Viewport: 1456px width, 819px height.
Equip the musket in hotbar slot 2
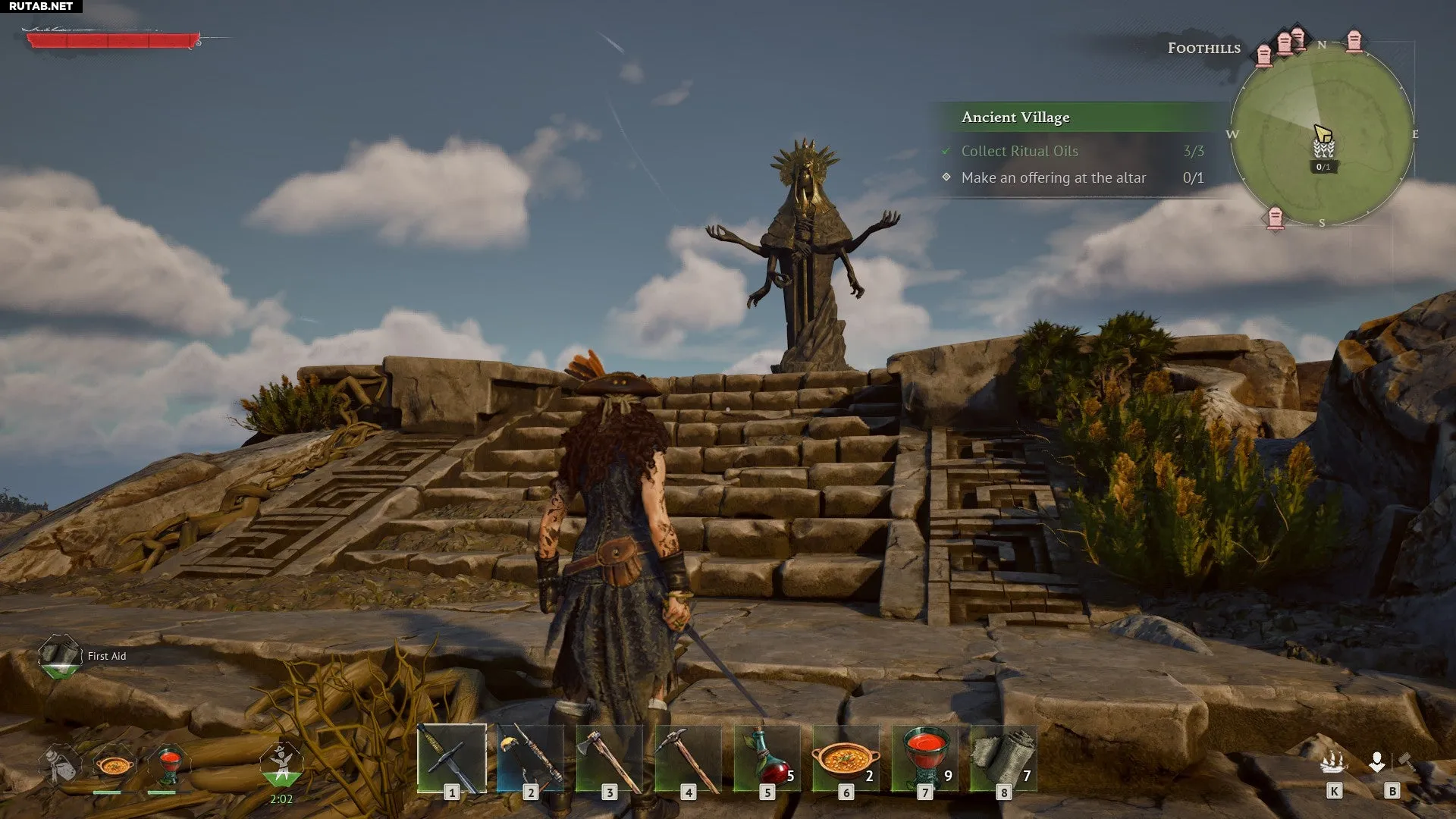[x=530, y=758]
